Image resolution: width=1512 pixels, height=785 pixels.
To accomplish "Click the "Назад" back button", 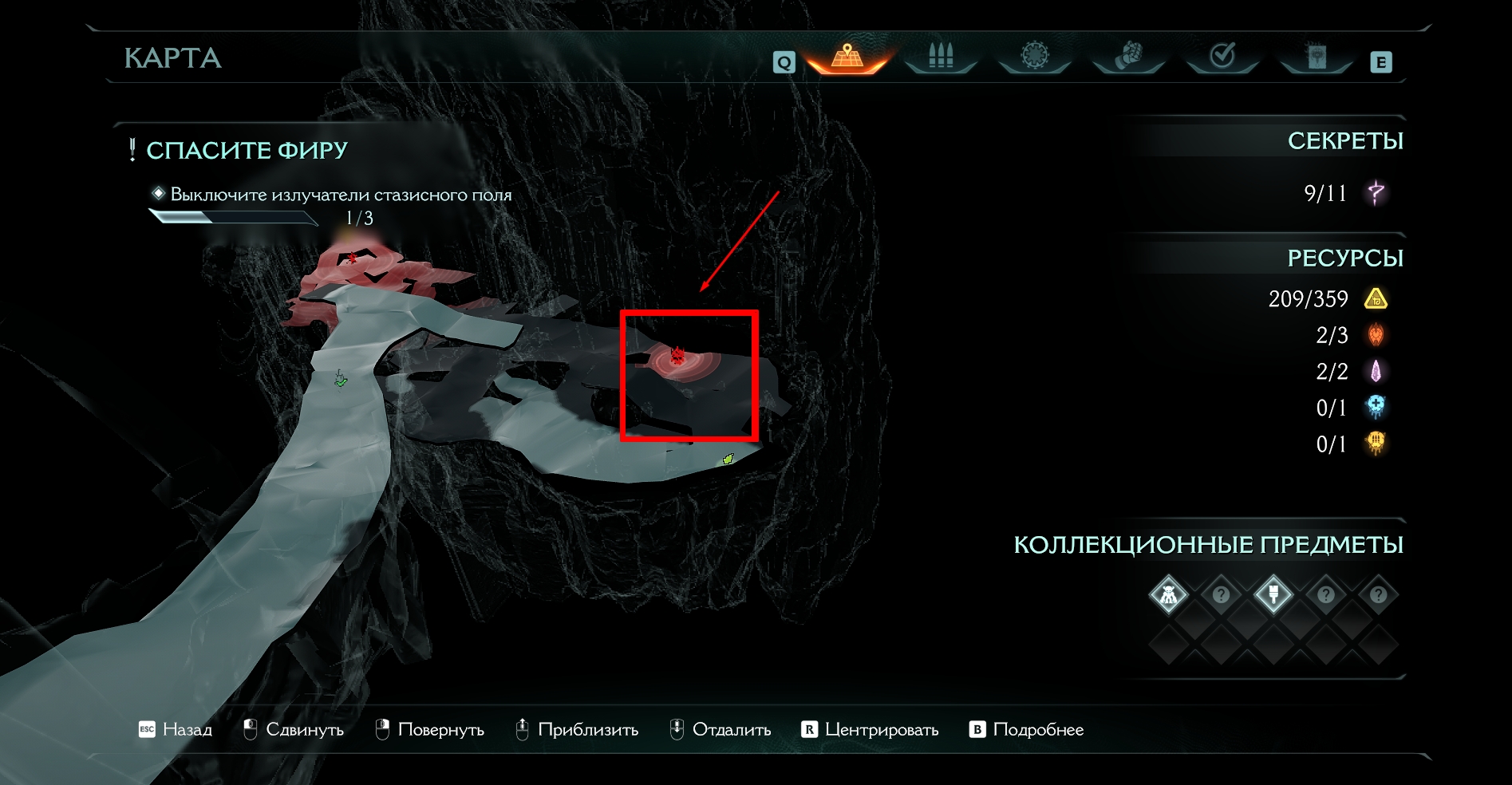I will pyautogui.click(x=176, y=729).
